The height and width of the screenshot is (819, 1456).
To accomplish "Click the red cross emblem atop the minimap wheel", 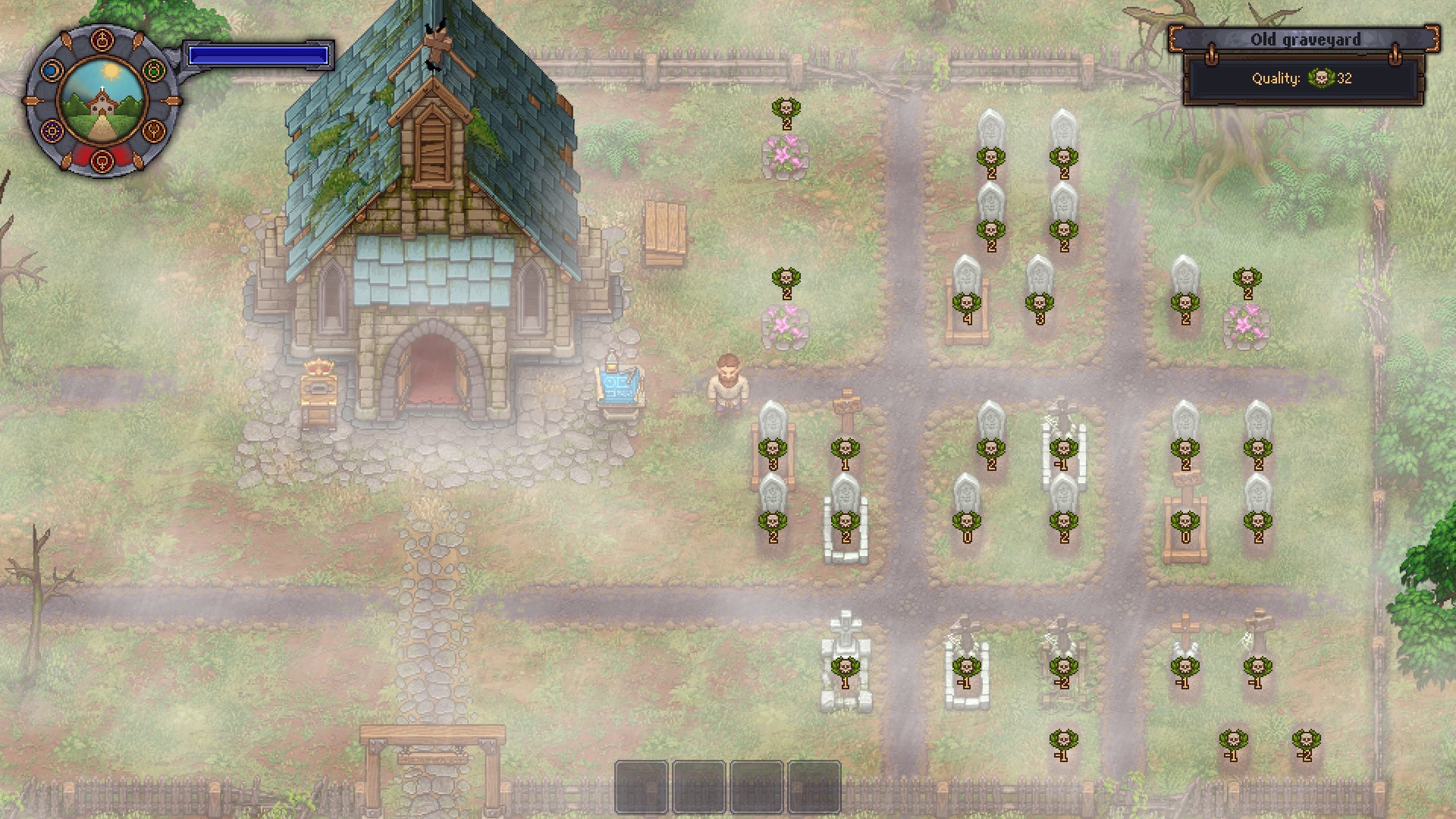I will click(102, 39).
